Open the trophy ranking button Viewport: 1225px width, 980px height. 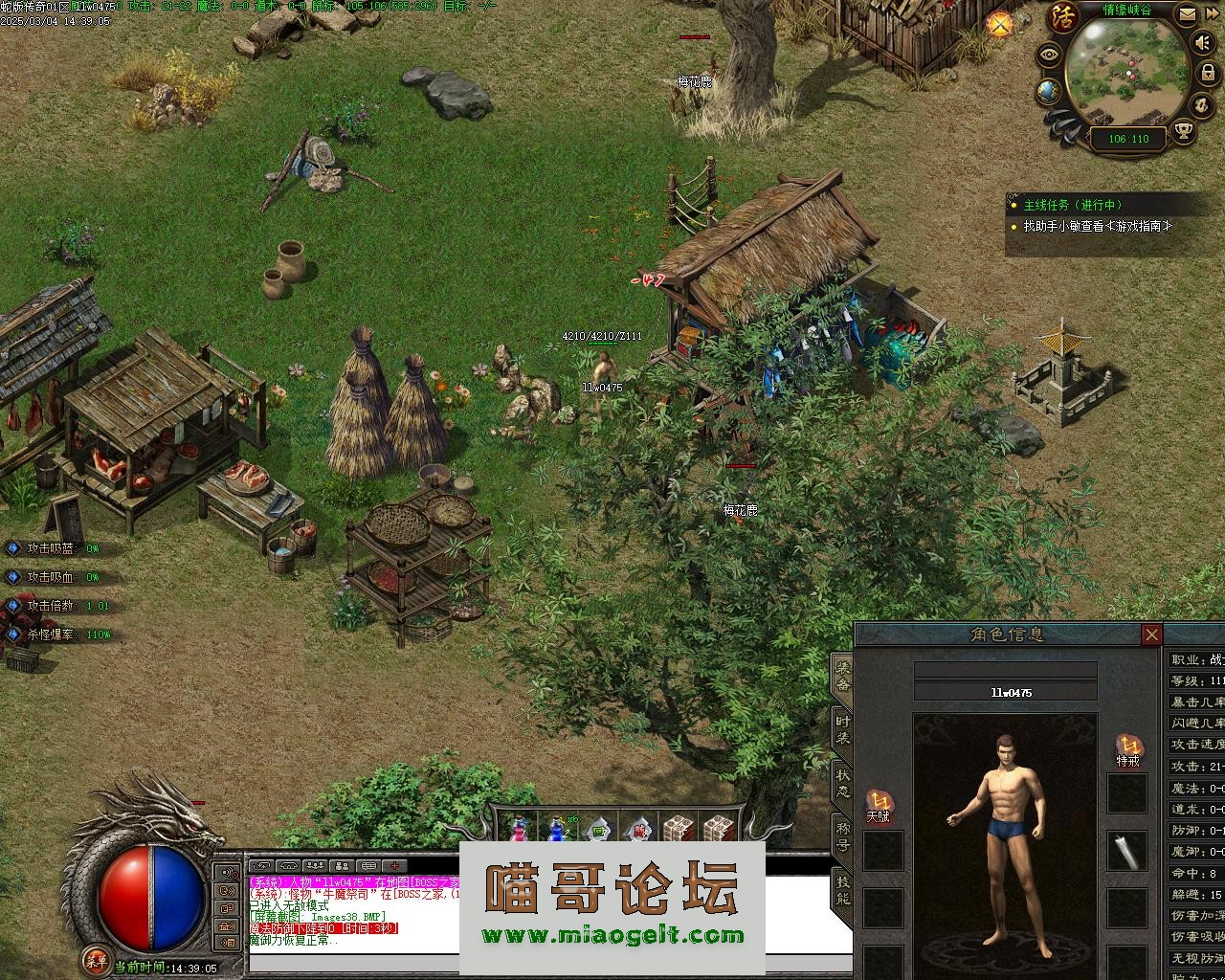(1185, 131)
